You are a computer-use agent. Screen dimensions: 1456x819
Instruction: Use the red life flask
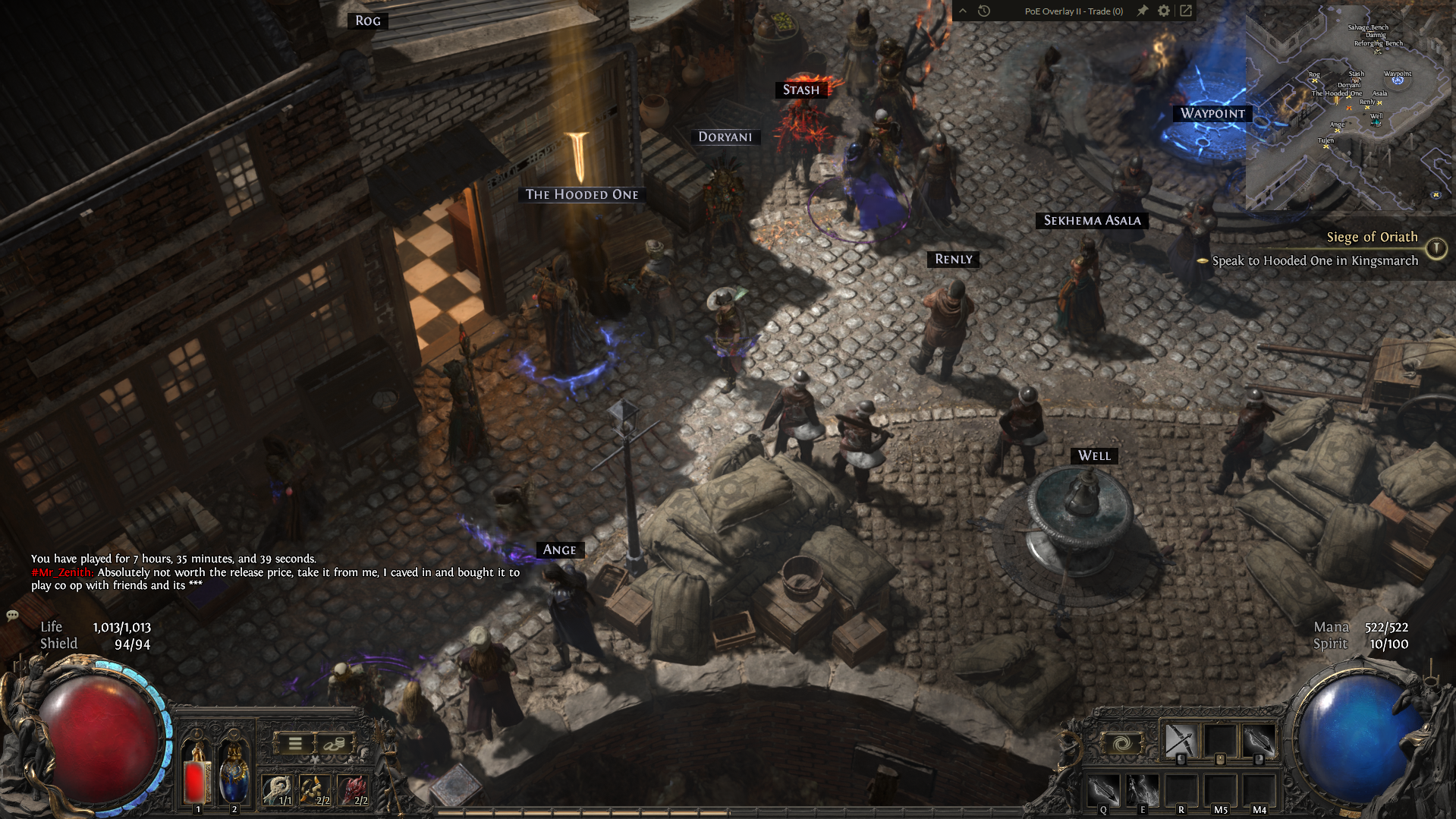[x=197, y=776]
